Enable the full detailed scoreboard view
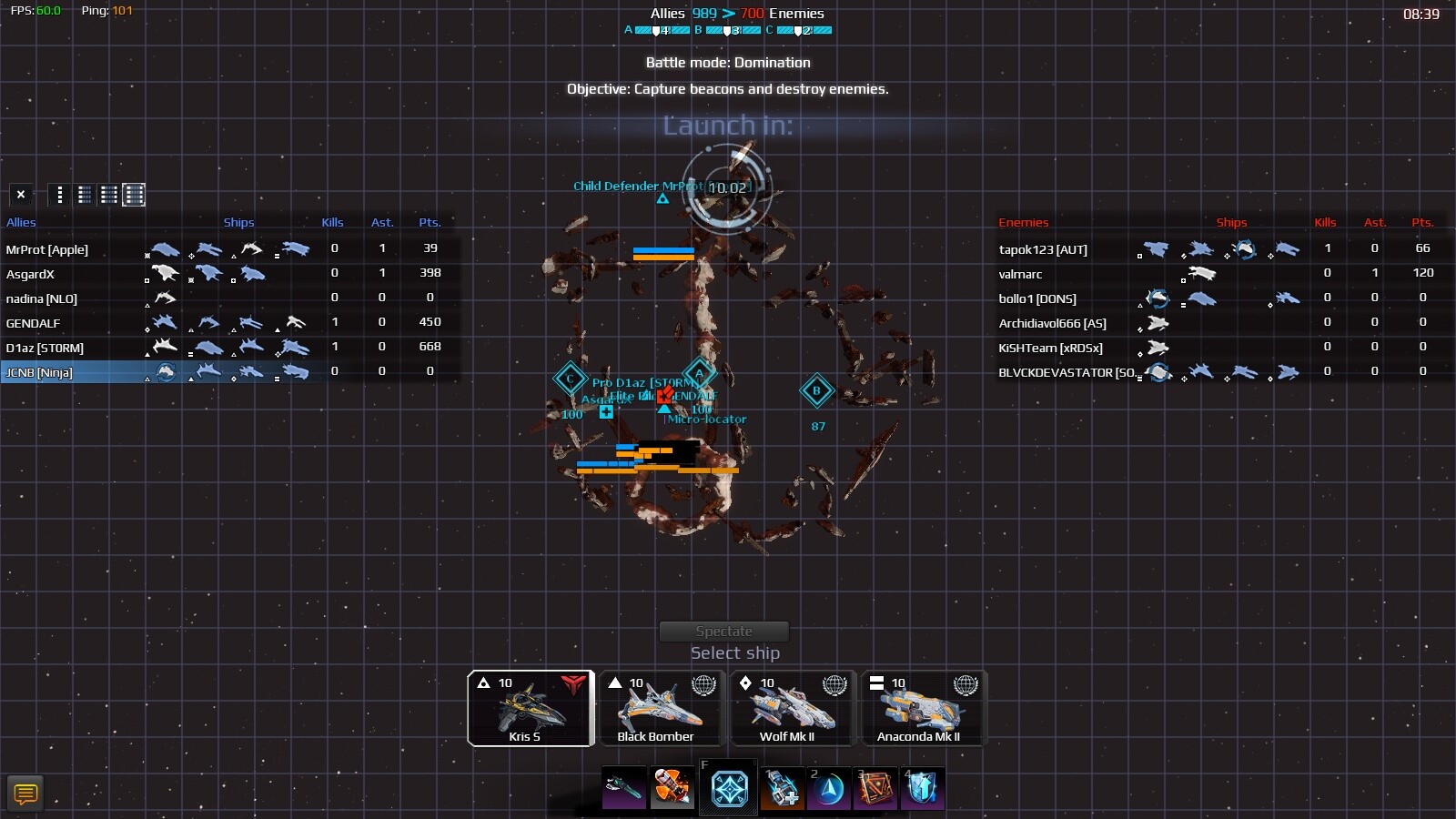The height and width of the screenshot is (819, 1456). pos(133,194)
